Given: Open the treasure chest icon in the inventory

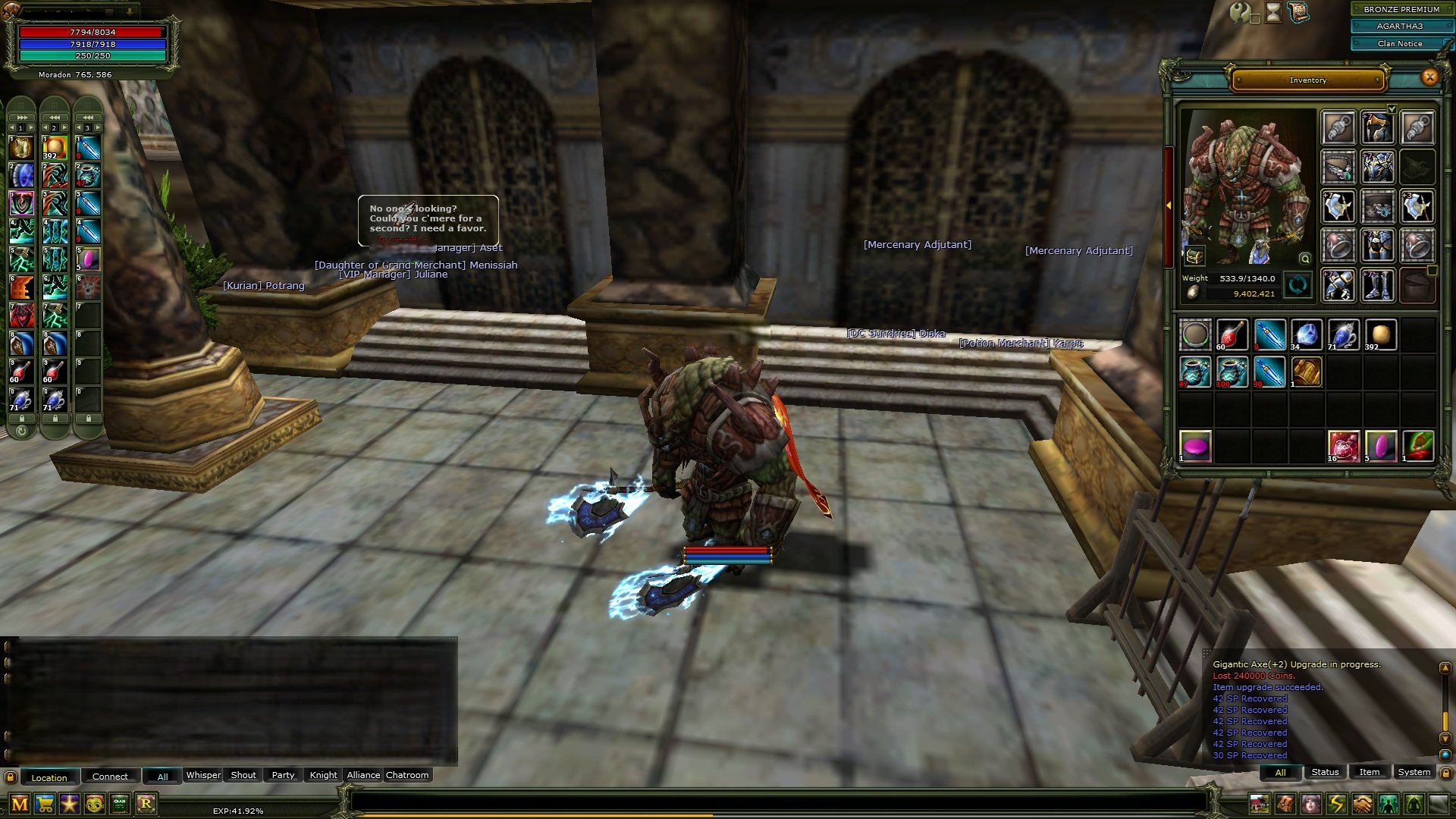Looking at the screenshot, I should coord(1194,256).
